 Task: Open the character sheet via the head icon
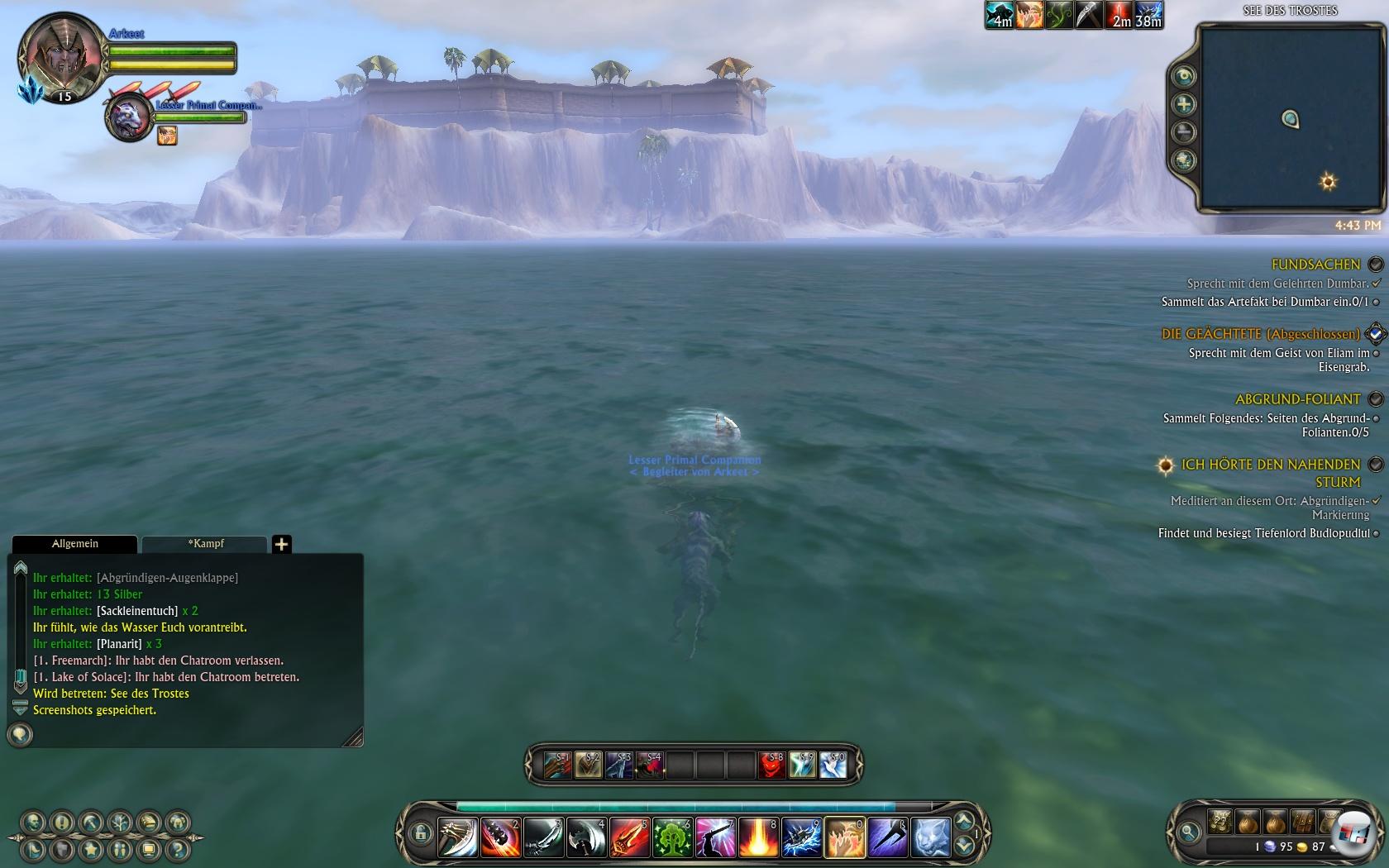tap(34, 823)
